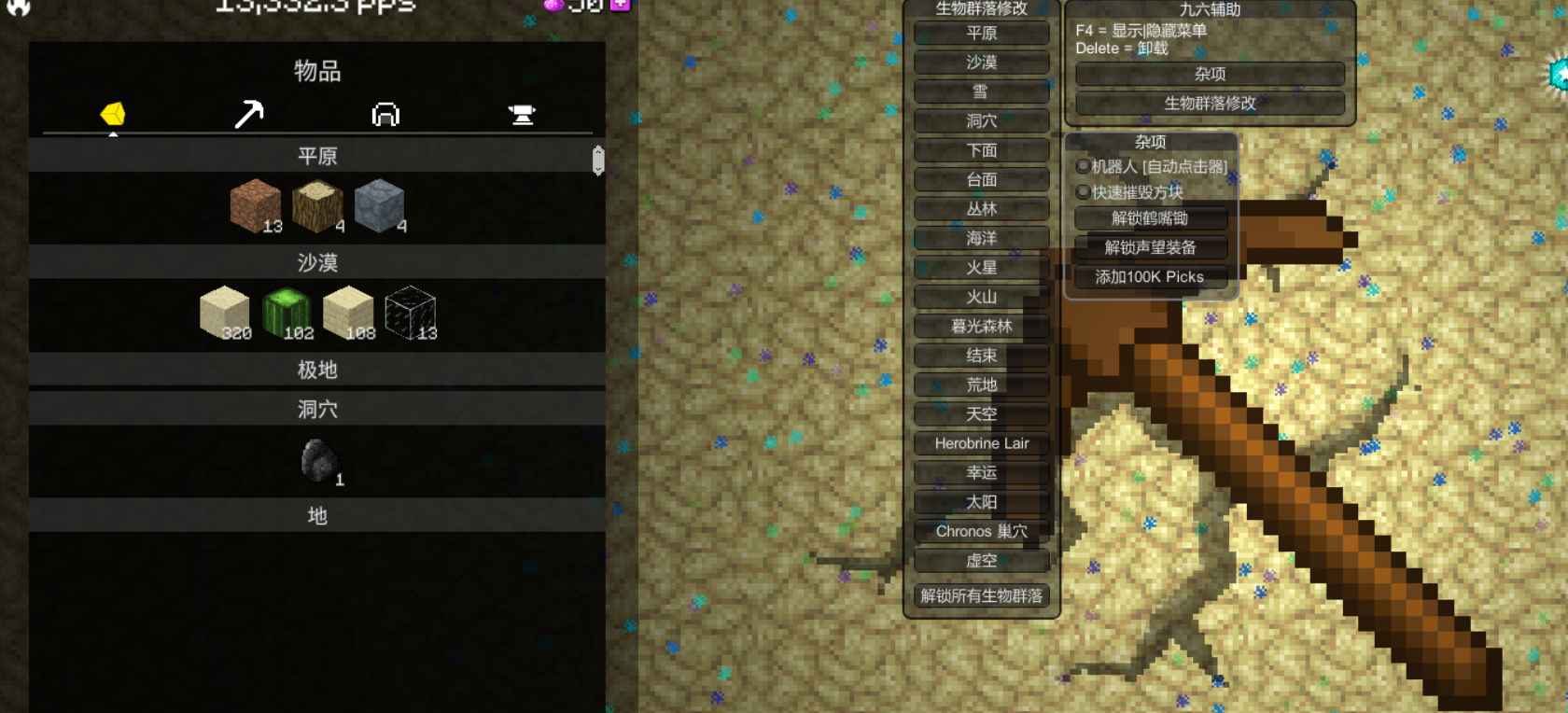This screenshot has height=713, width=1568.
Task: Toggle 快速摧毁方块 fast block destroy
Action: 1081,191
